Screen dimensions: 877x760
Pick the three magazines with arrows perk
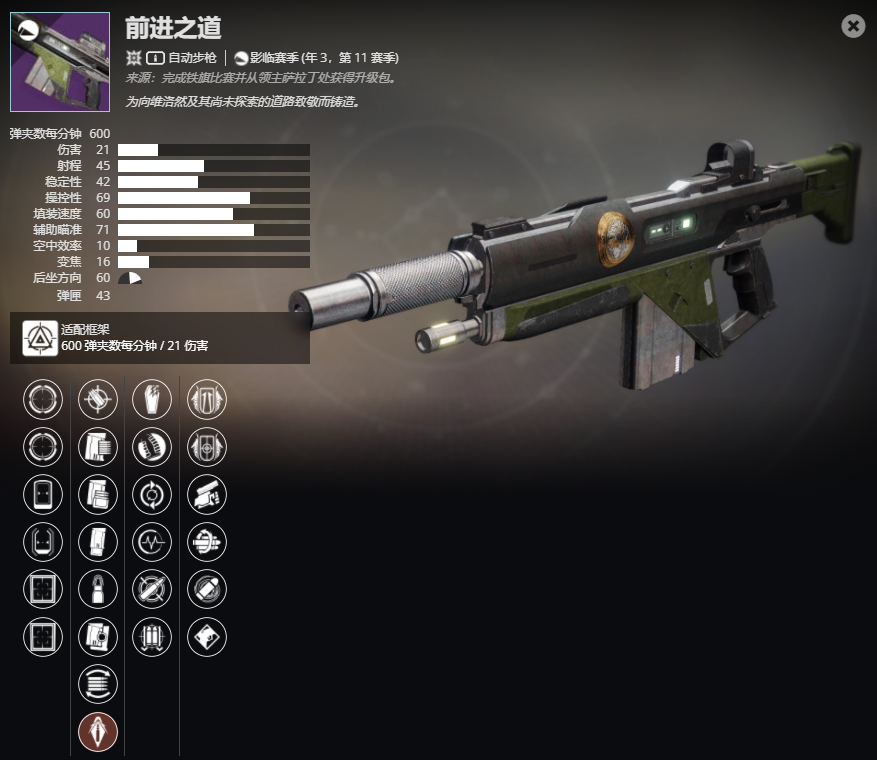click(x=152, y=637)
